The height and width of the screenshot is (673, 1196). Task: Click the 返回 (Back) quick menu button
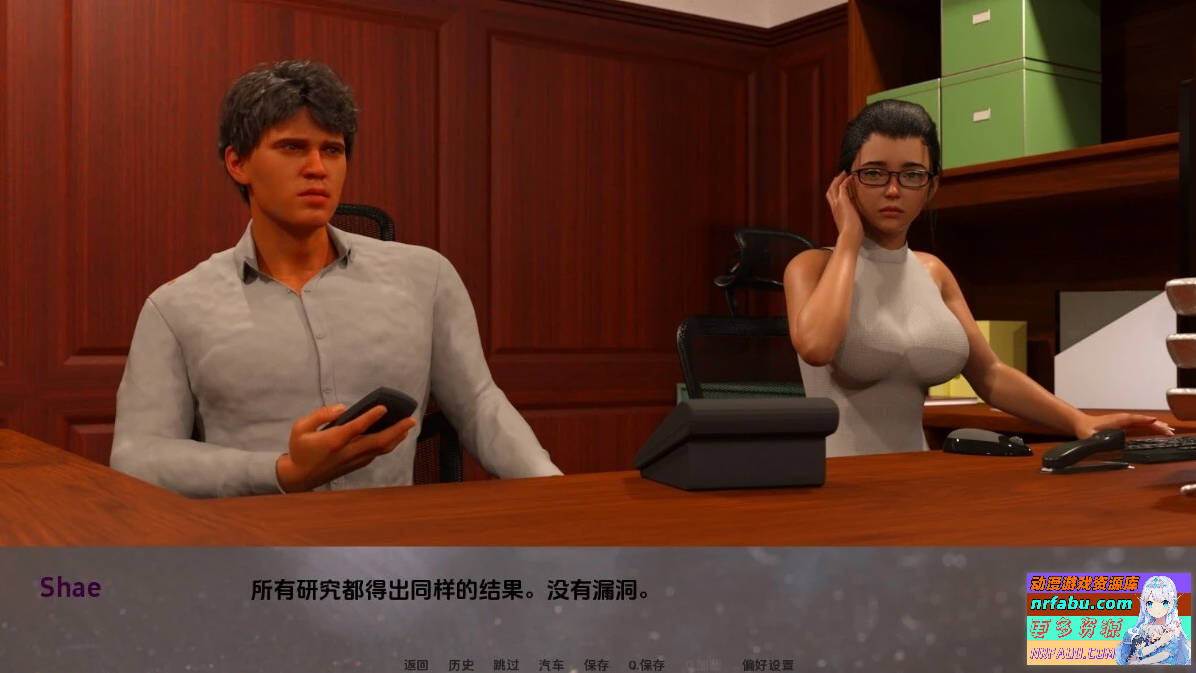click(416, 665)
